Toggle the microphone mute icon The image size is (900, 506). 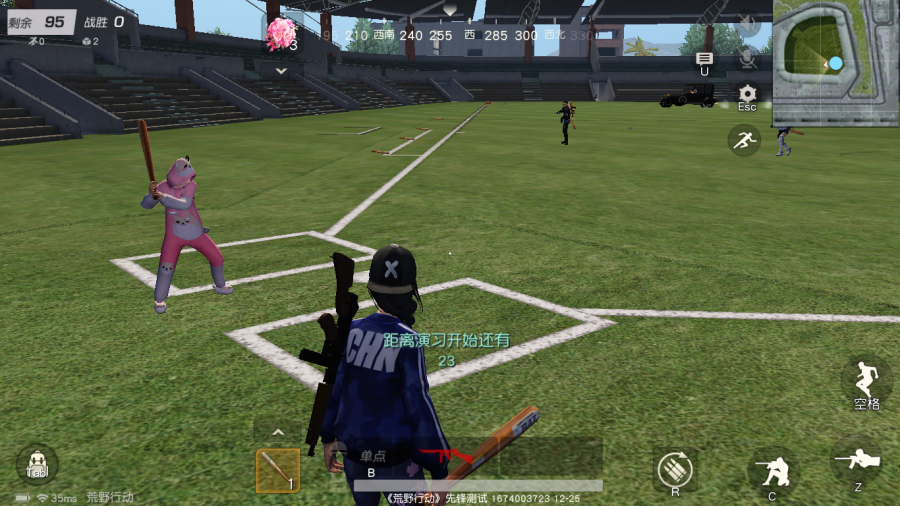(x=747, y=58)
